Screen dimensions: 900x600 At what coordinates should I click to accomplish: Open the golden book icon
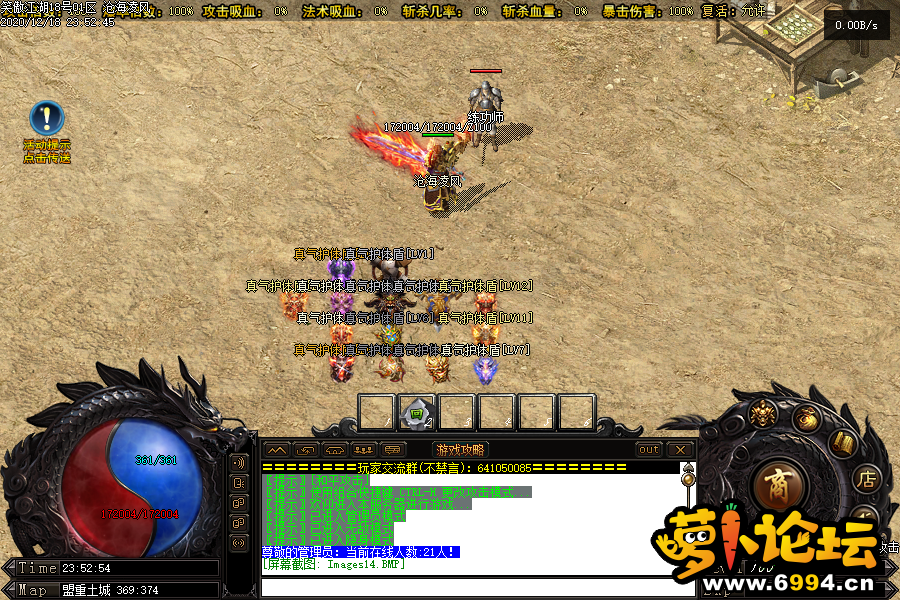point(843,443)
